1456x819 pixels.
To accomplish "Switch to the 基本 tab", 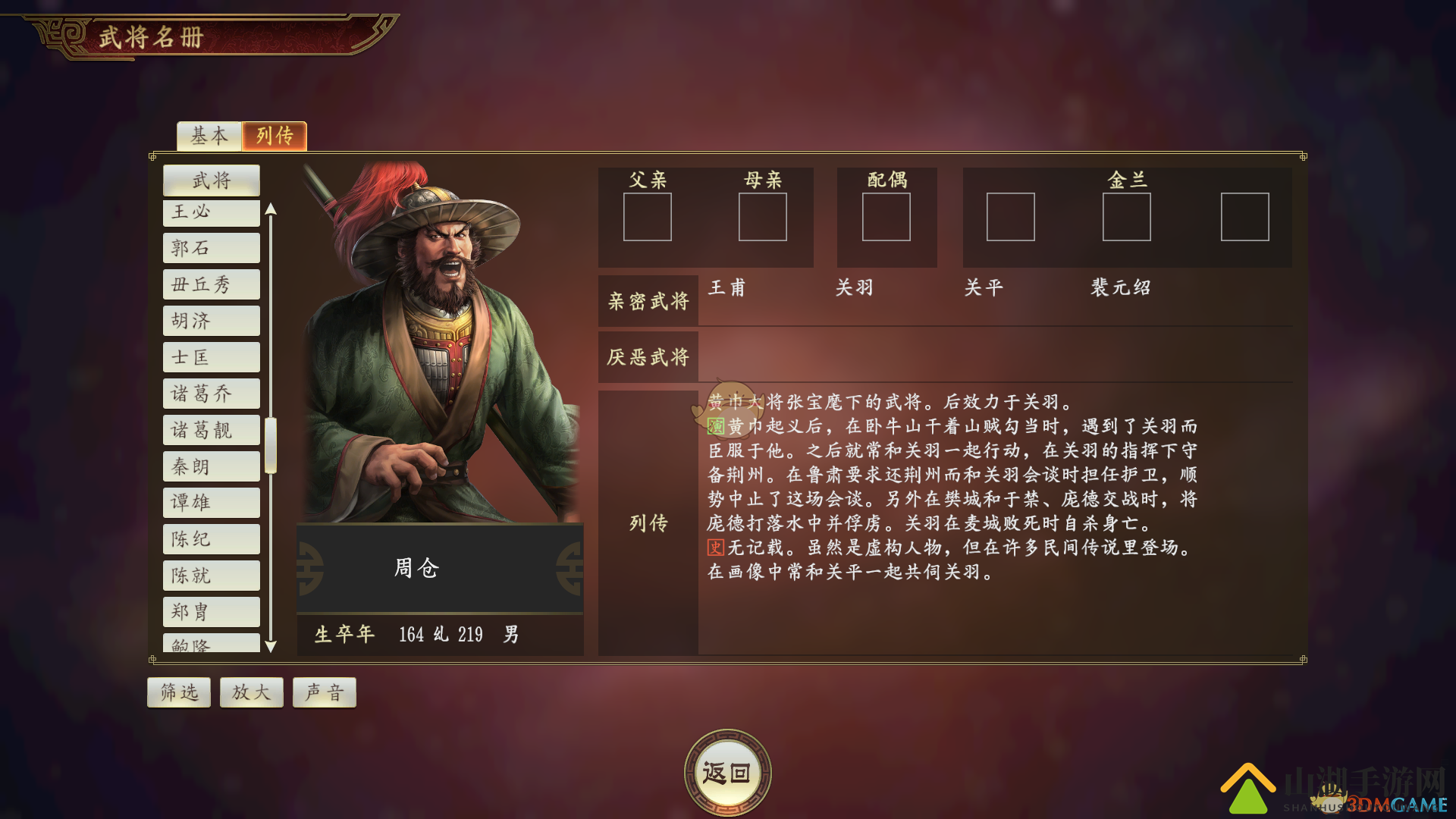I will click(x=208, y=136).
